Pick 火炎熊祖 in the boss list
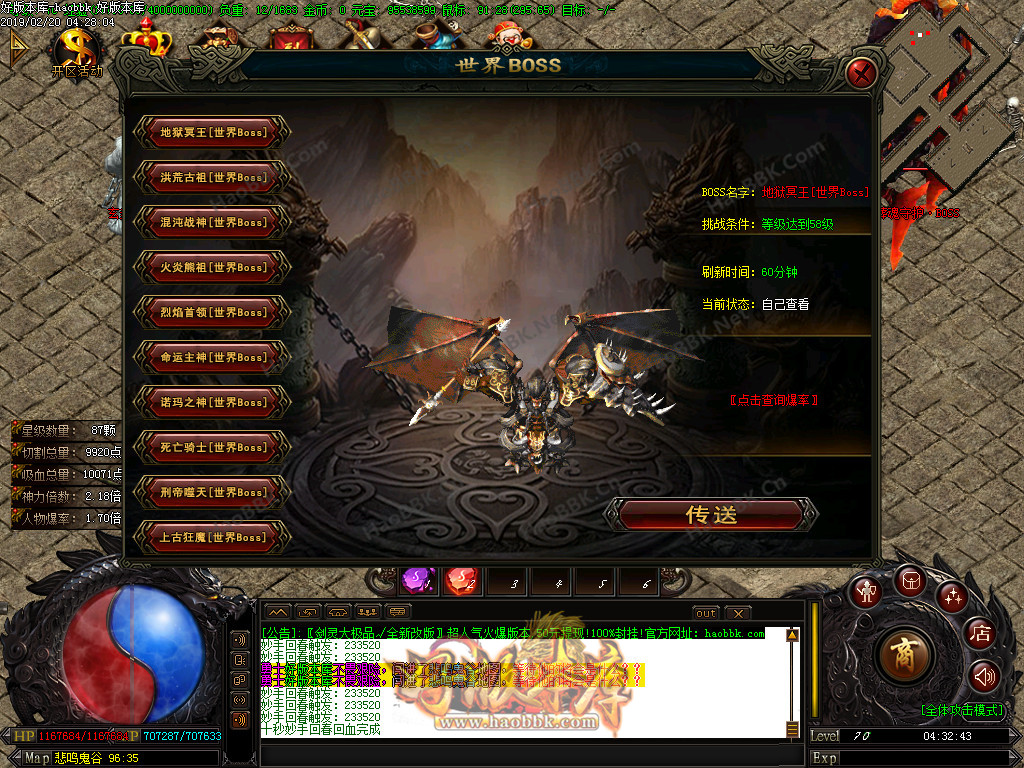1024x768 pixels. 213,267
